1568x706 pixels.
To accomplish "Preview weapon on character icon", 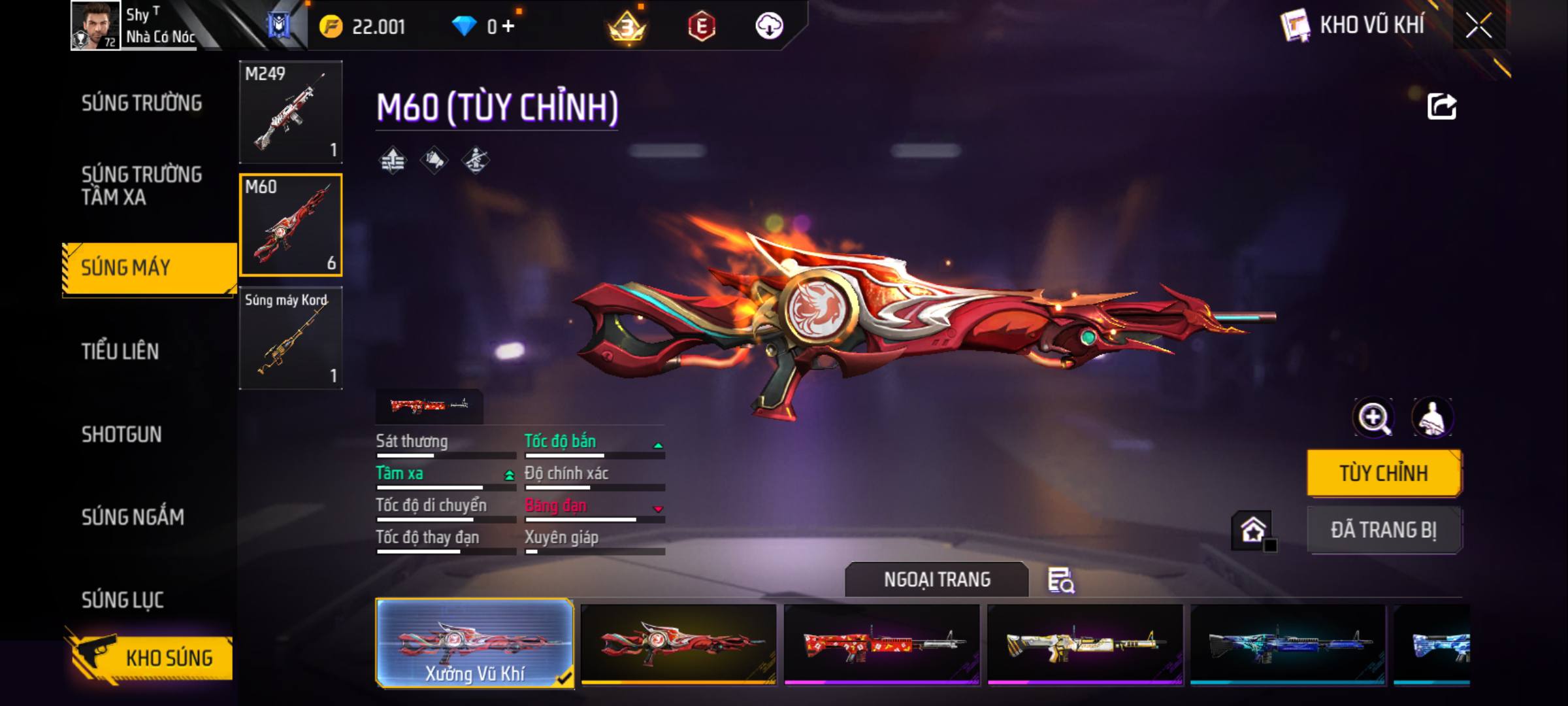I will (x=1432, y=418).
